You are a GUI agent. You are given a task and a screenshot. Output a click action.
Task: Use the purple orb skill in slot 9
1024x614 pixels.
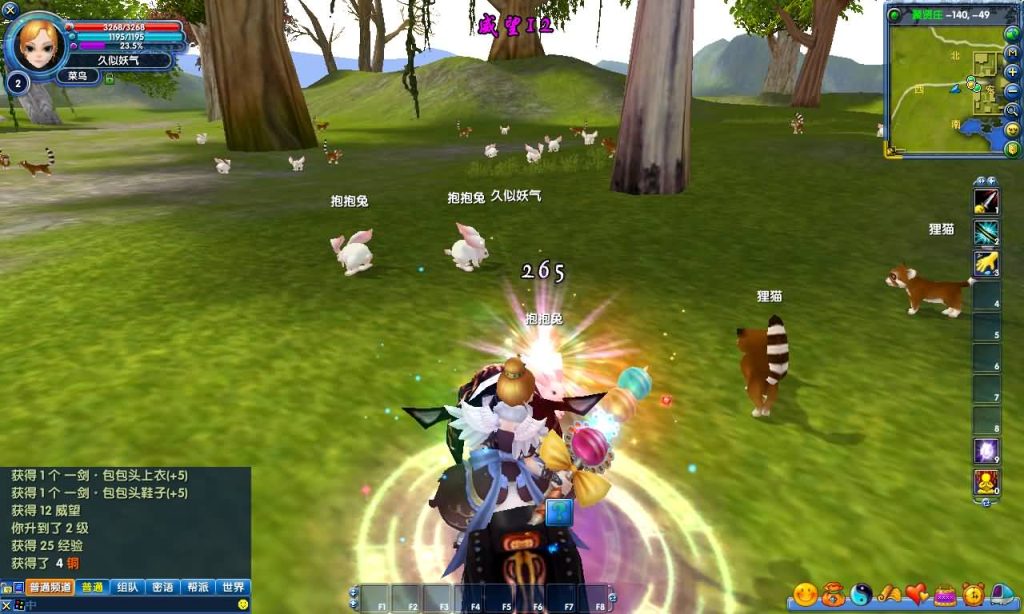point(987,451)
